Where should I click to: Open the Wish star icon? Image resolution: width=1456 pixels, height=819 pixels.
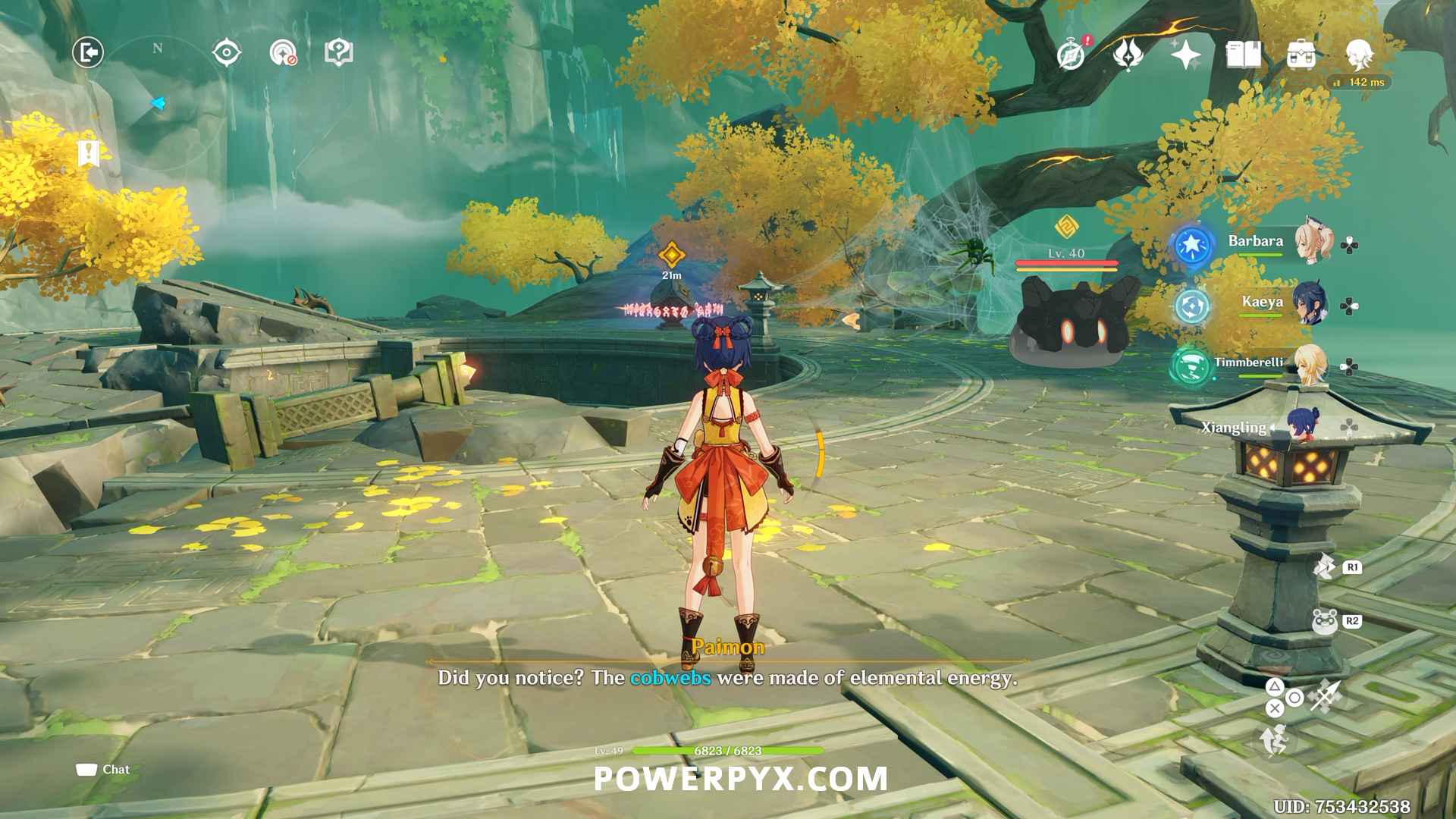tap(1185, 55)
